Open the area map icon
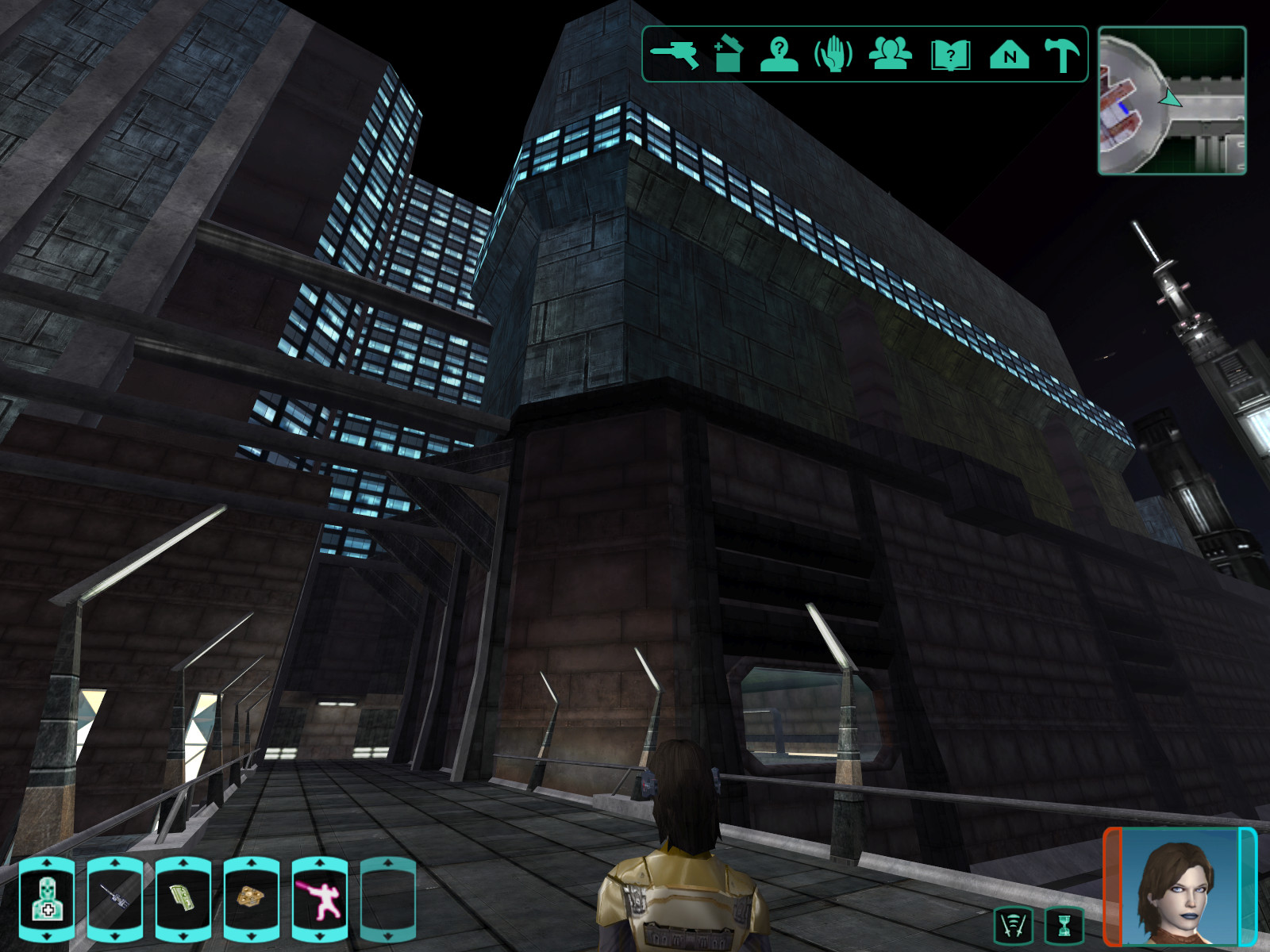1270x952 pixels. (1009, 56)
